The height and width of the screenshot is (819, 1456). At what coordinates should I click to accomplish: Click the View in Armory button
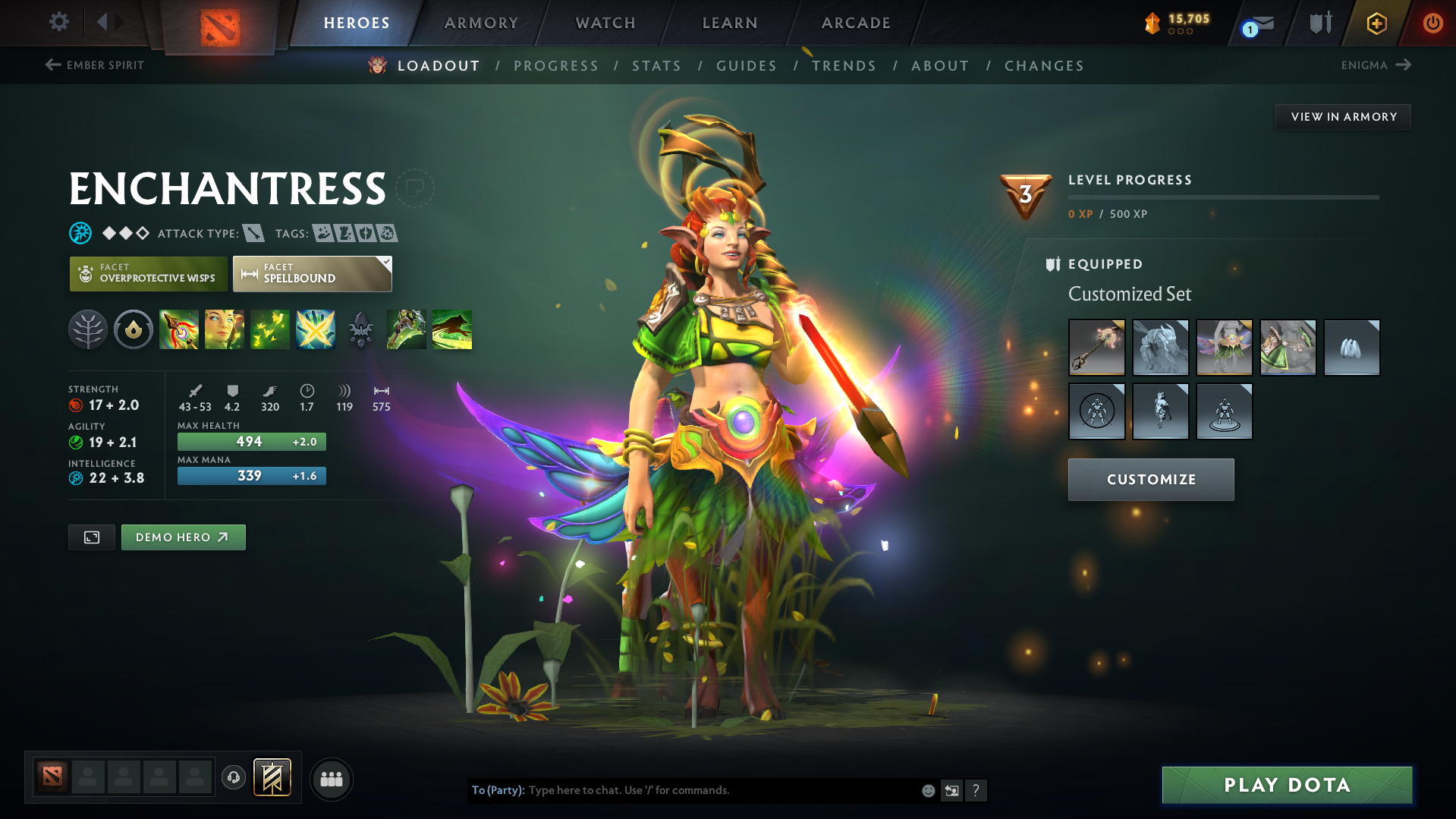pos(1343,117)
